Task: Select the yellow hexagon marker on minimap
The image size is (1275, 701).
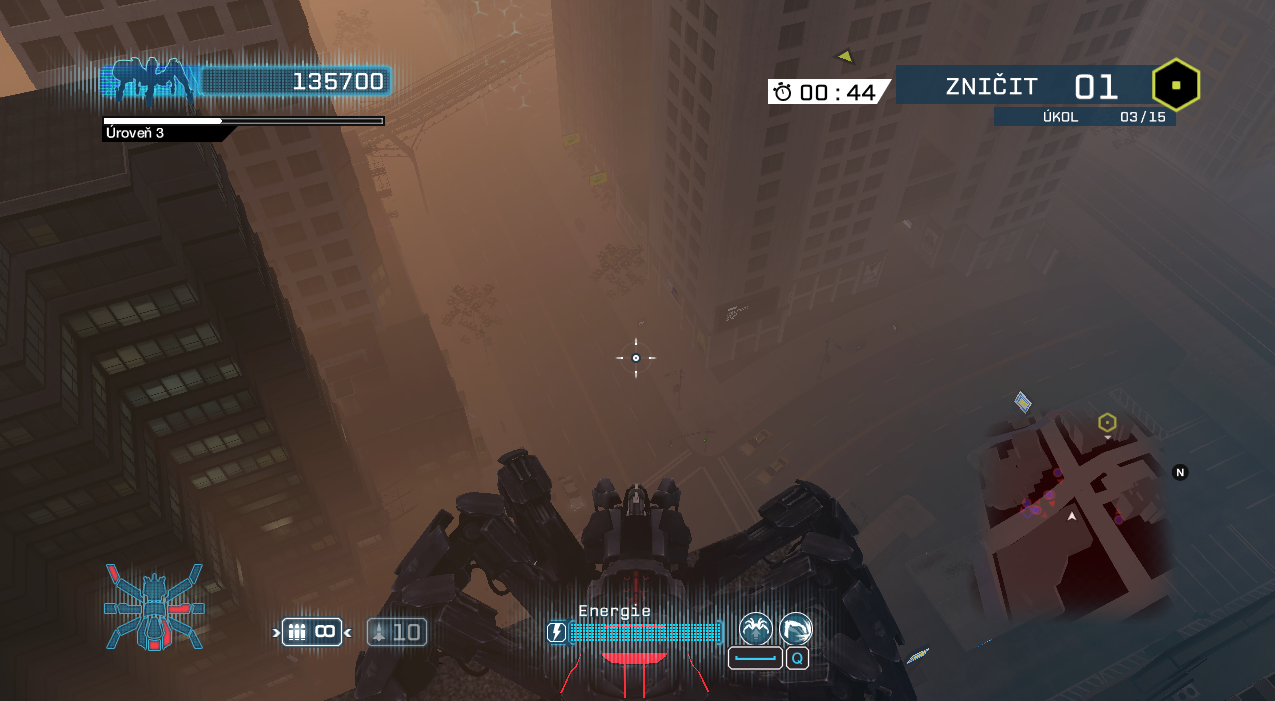Action: click(x=1106, y=423)
